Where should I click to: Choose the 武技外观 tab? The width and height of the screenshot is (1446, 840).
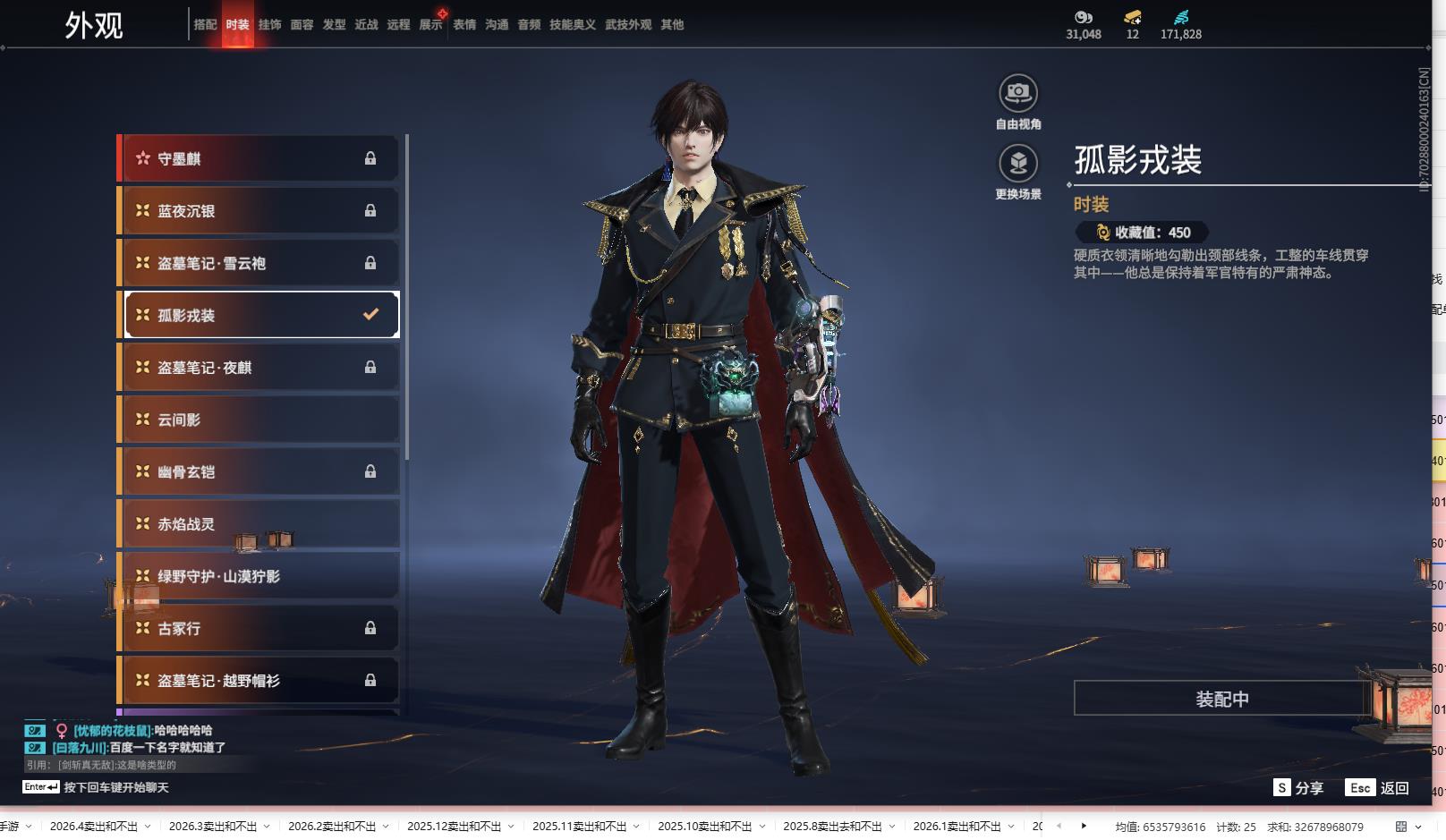[627, 25]
